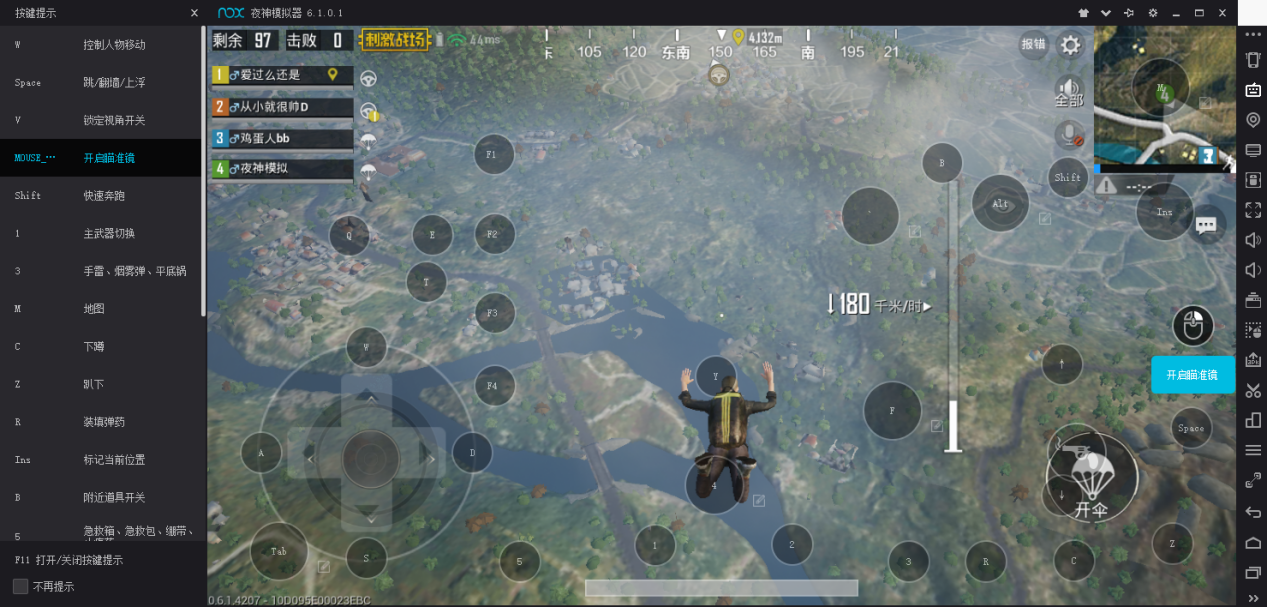Image resolution: width=1267 pixels, height=607 pixels.
Task: Select teammate 夜神模拟 in squad list
Action: (282, 168)
